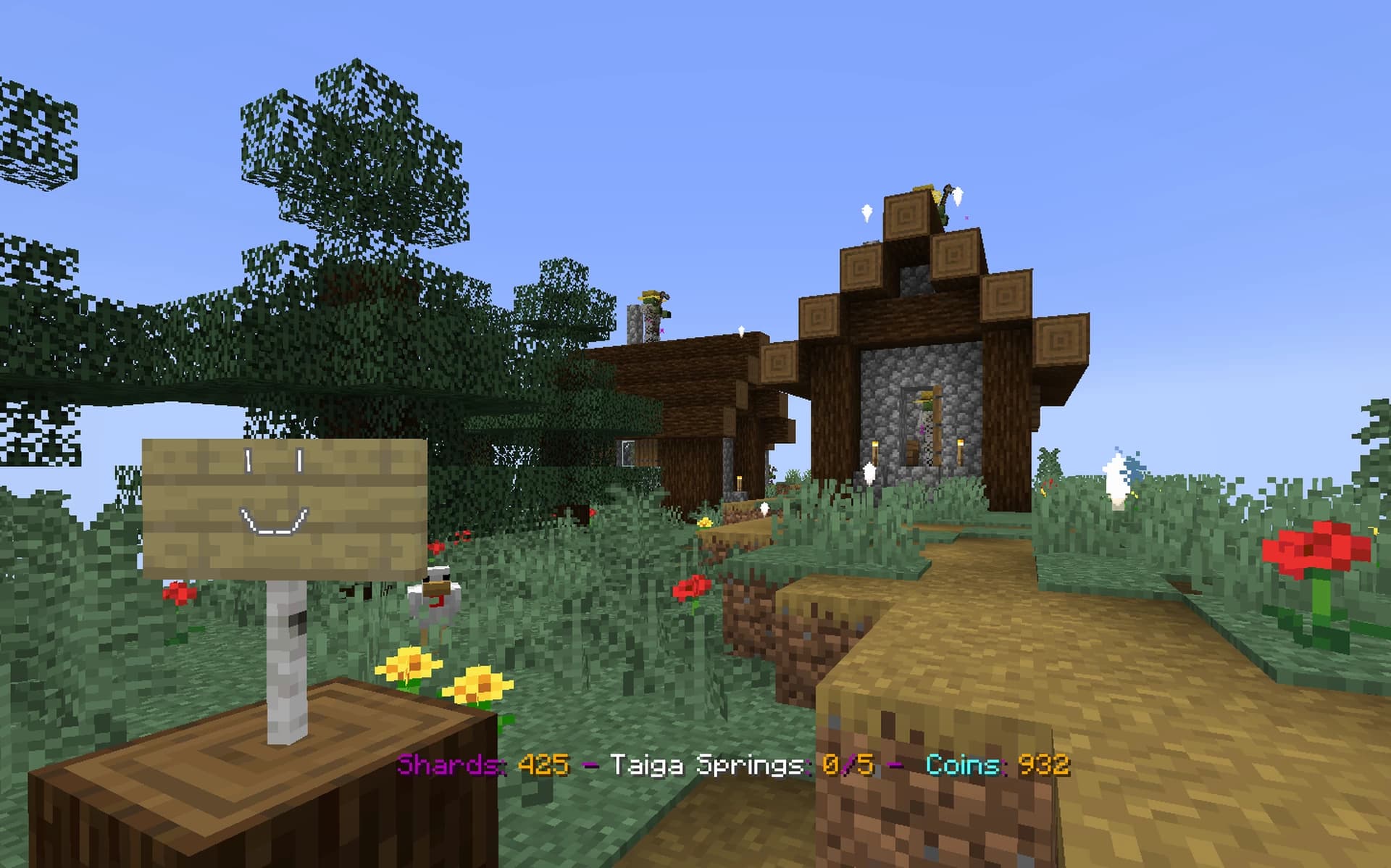Click the torch beside the right cobblestone doorway

coord(960,449)
